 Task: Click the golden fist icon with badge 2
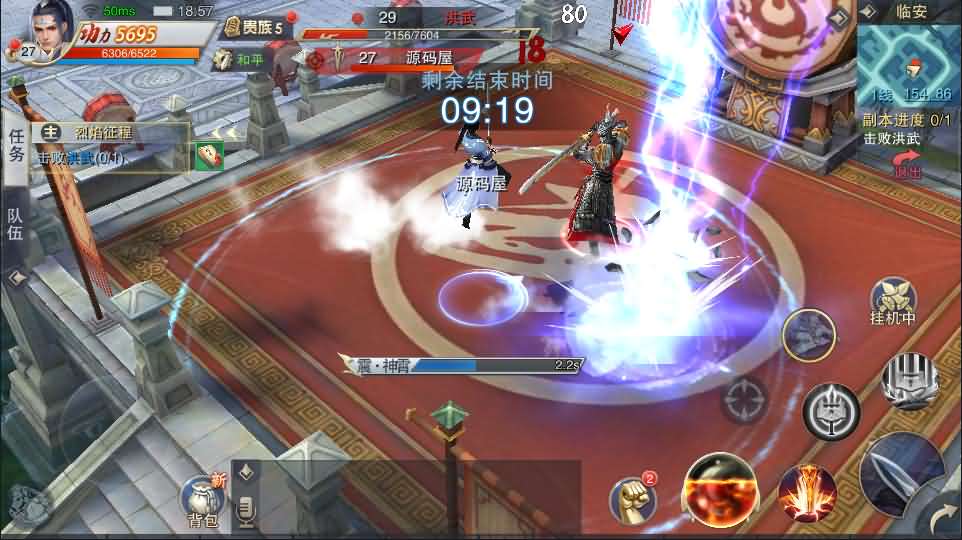tap(633, 497)
